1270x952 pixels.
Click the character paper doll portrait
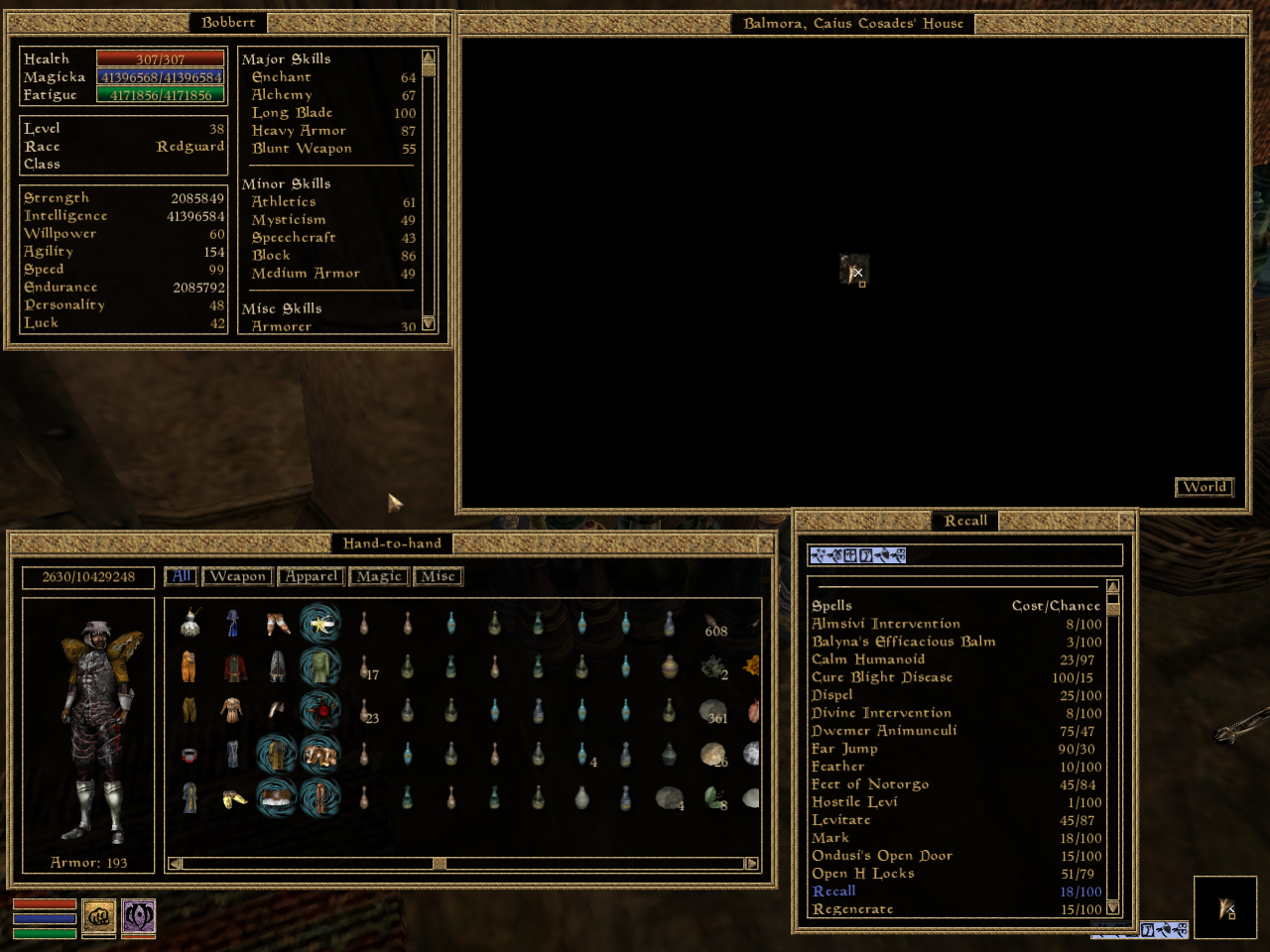[x=87, y=724]
